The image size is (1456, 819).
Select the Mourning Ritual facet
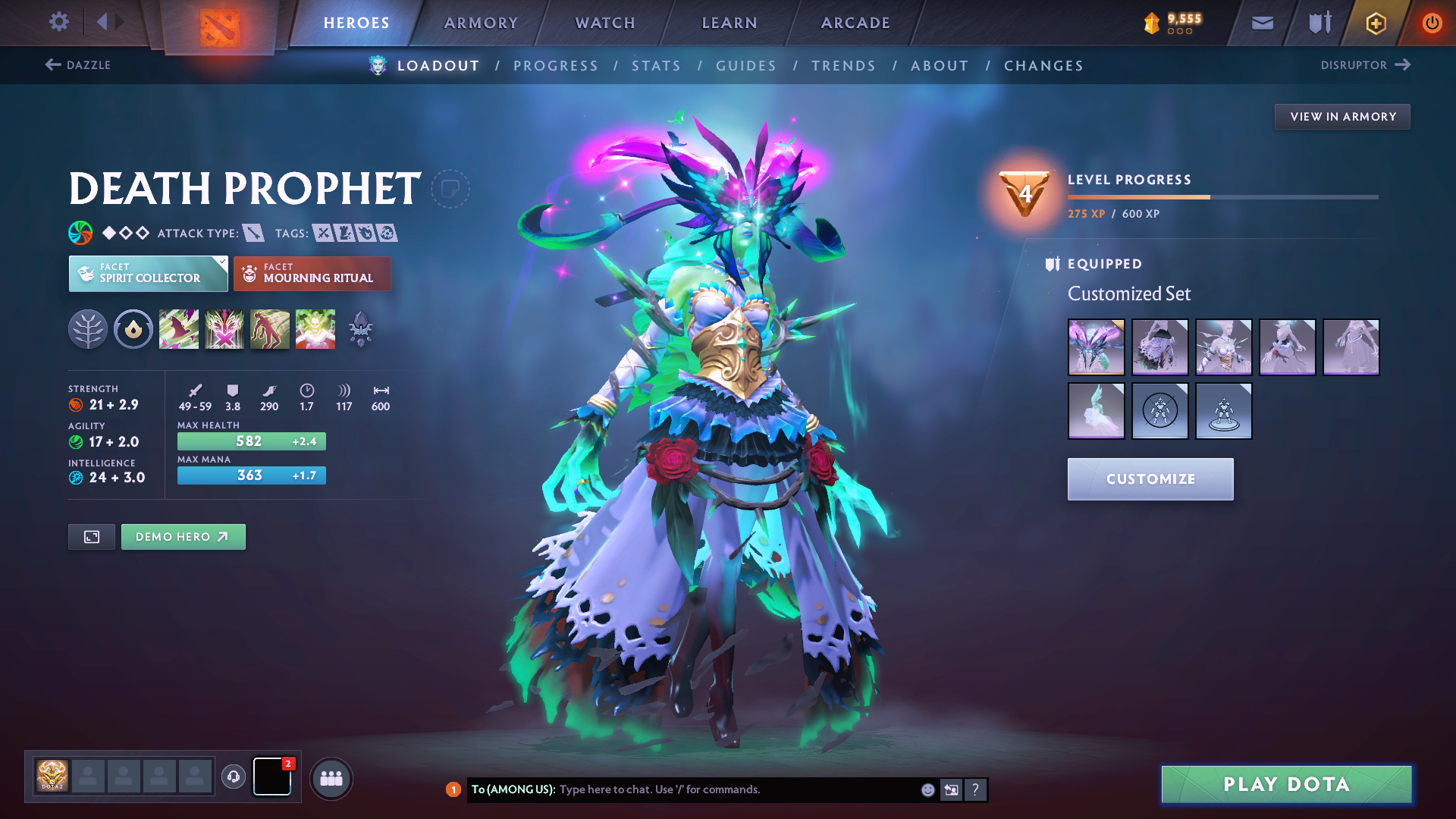pos(312,273)
